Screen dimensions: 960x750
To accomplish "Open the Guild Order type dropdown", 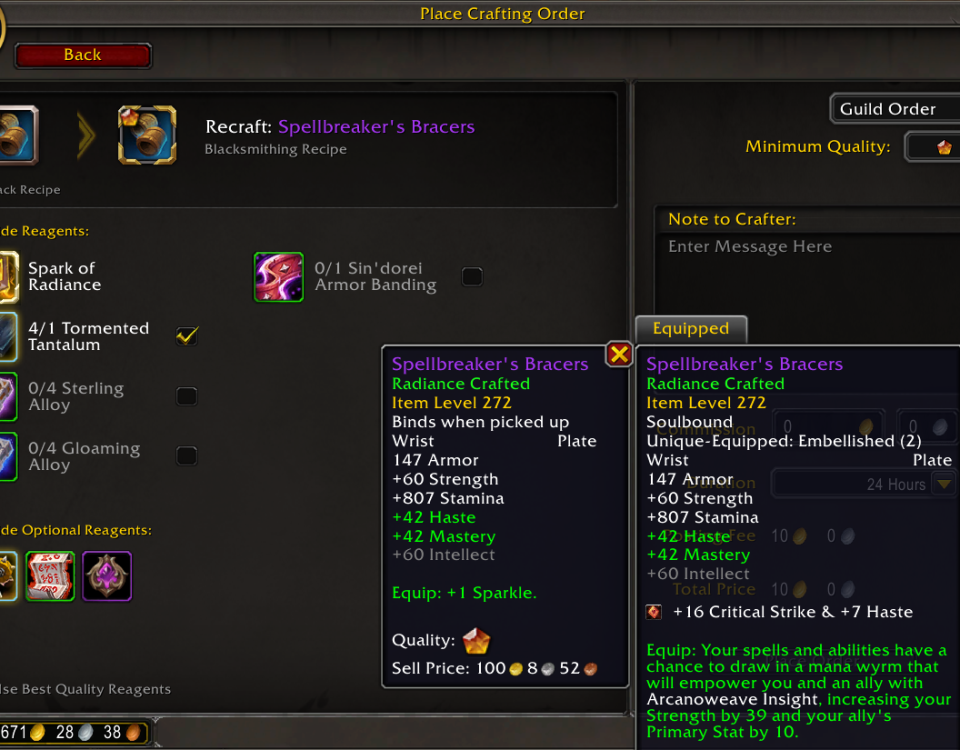I will (893, 109).
